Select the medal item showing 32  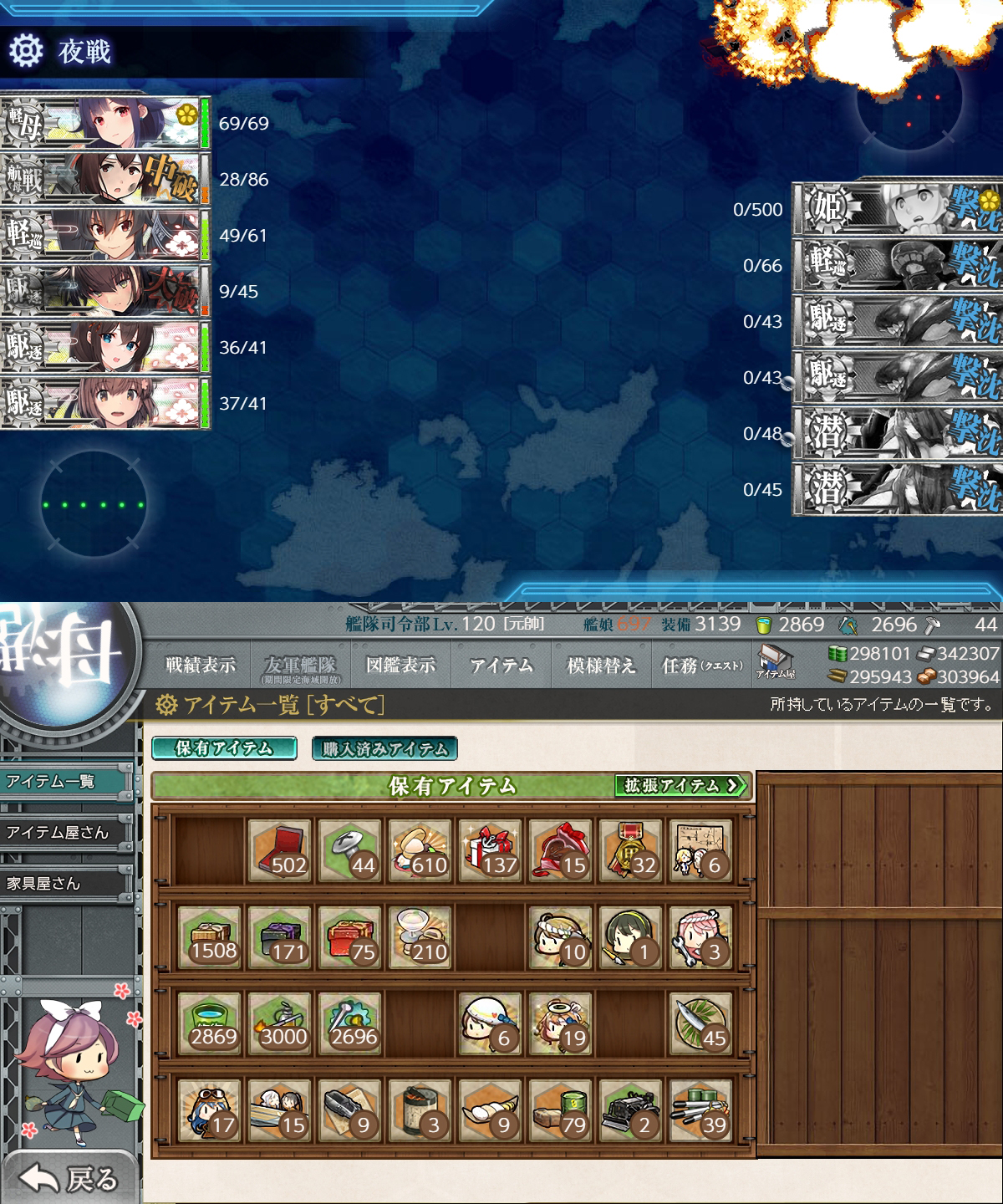(631, 851)
